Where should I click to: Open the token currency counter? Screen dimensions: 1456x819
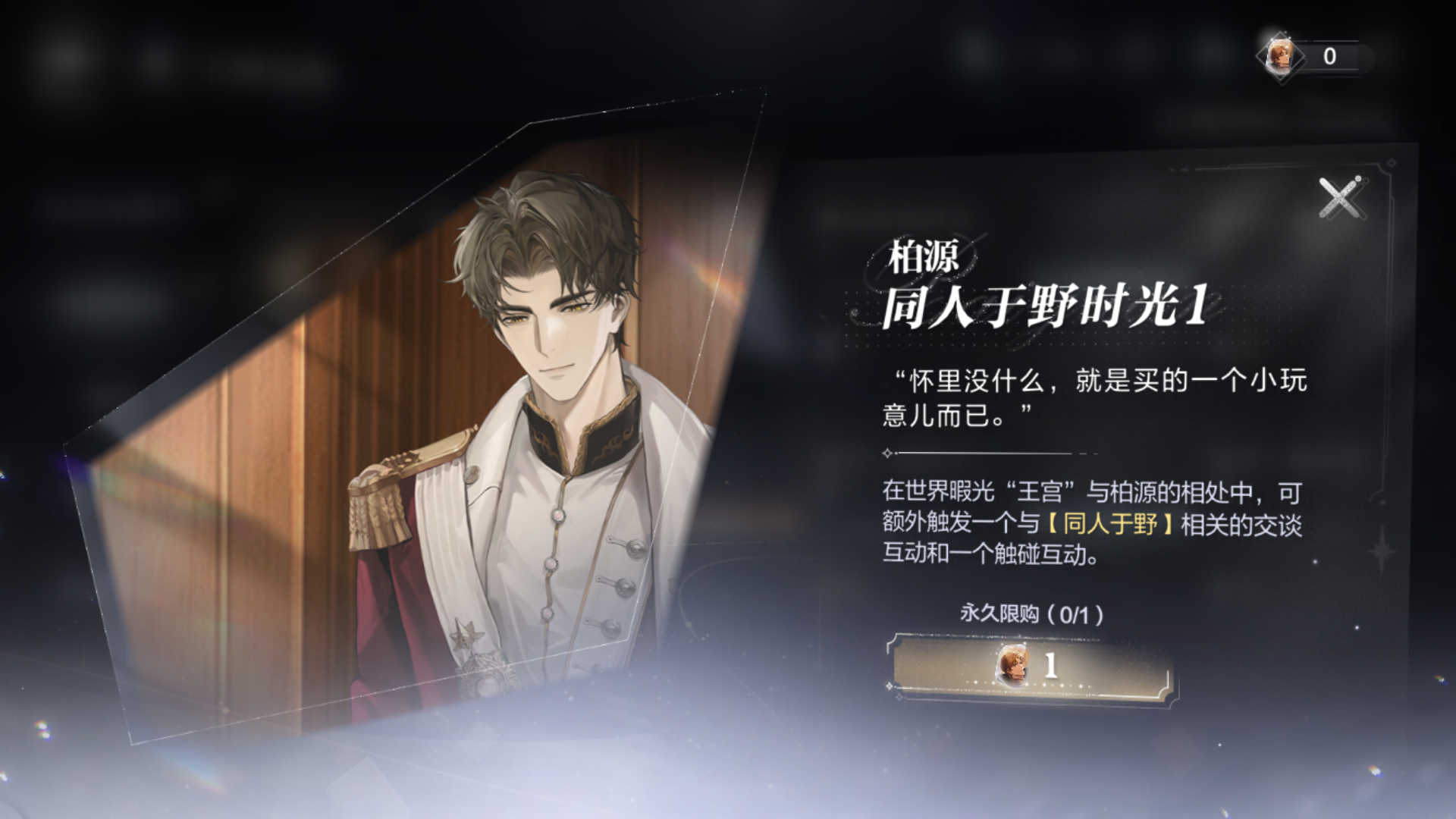coord(1314,56)
